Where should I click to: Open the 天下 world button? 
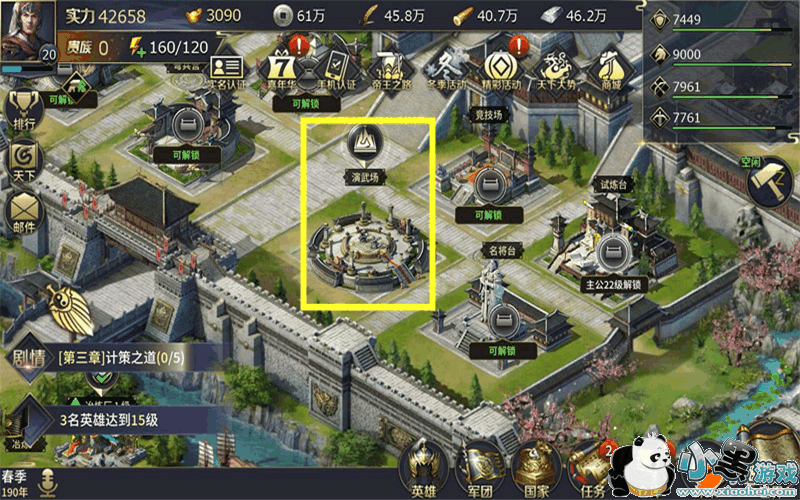pos(24,160)
